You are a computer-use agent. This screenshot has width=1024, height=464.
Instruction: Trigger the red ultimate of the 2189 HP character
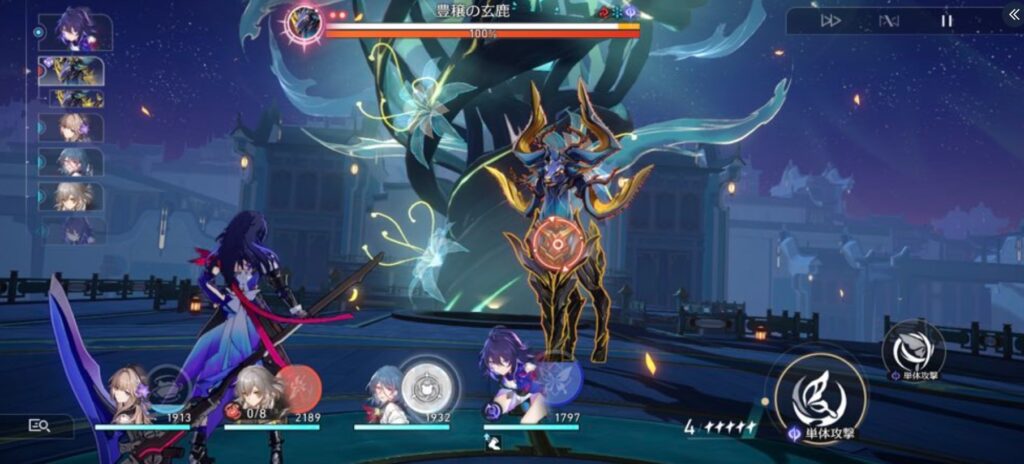297,387
